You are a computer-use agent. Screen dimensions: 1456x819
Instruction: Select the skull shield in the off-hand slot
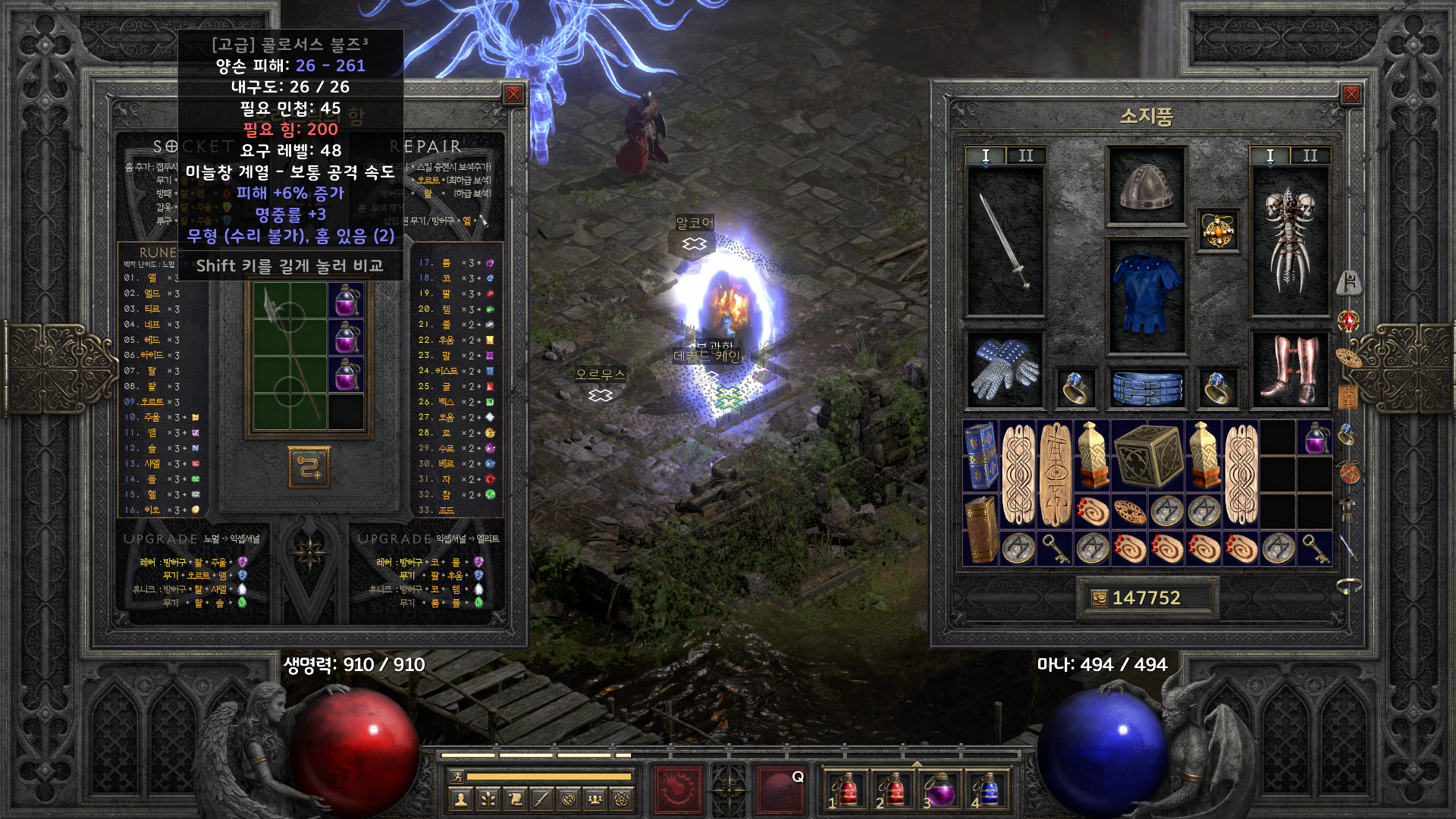click(1288, 240)
